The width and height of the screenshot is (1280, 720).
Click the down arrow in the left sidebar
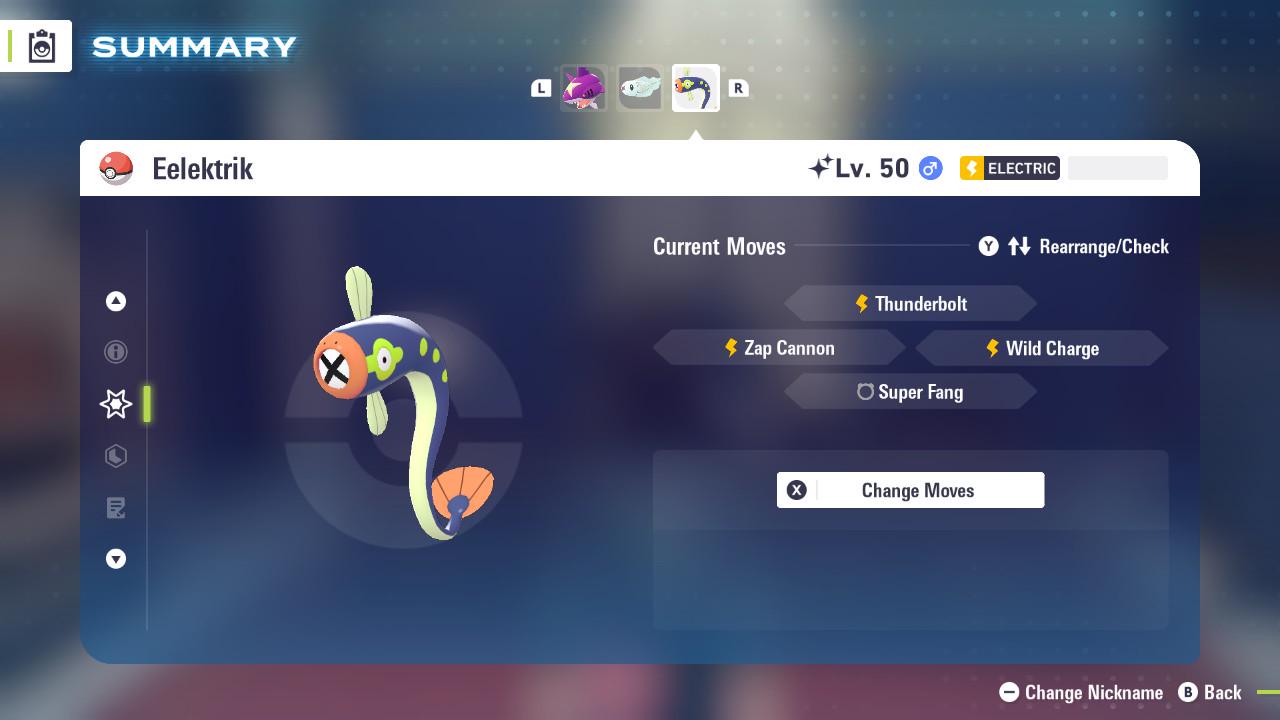coord(116,559)
